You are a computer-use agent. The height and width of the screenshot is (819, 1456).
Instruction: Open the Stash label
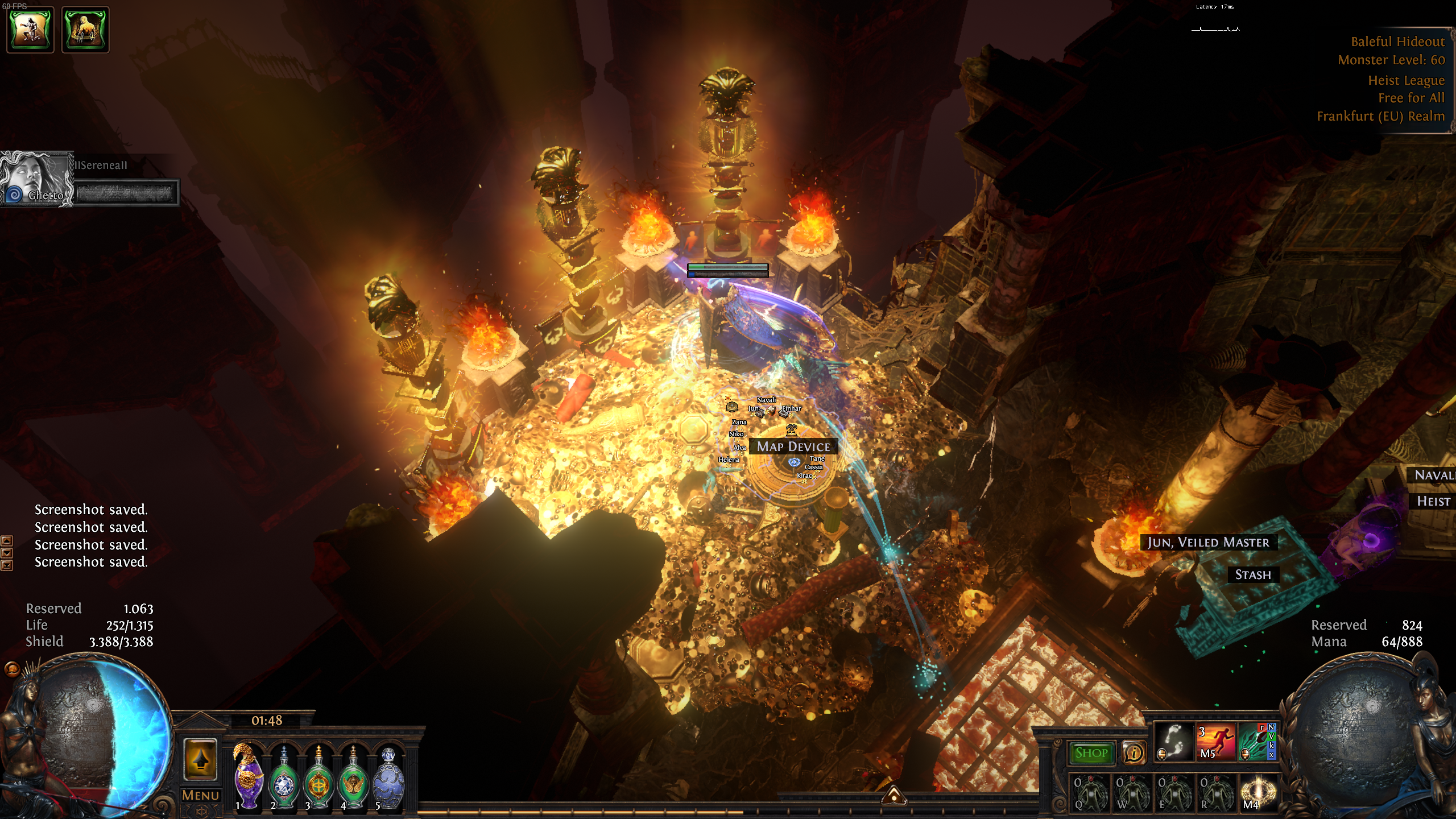pyautogui.click(x=1252, y=575)
